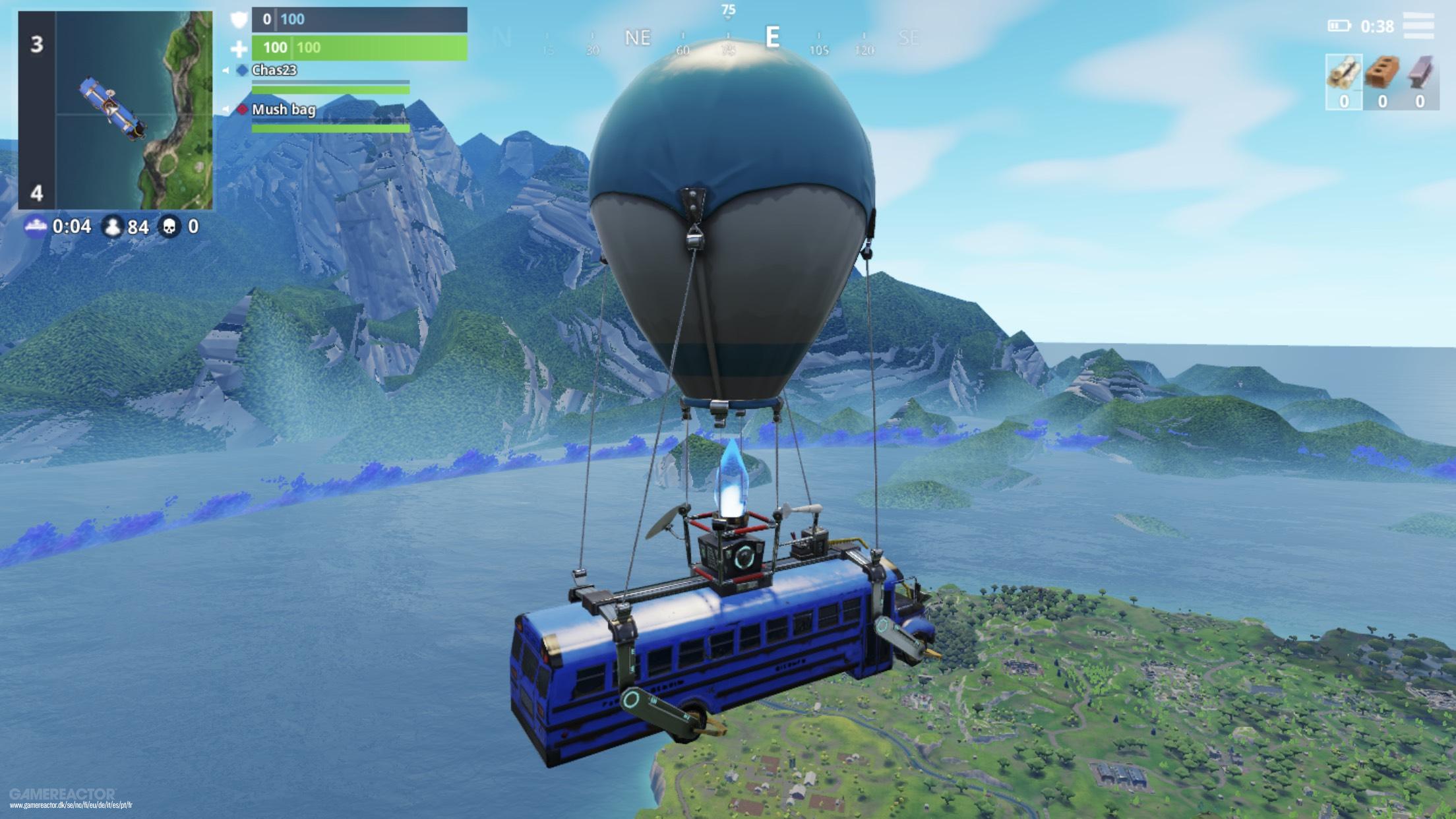1456x819 pixels.
Task: Click the controller battery indicator icon
Action: (x=1339, y=26)
